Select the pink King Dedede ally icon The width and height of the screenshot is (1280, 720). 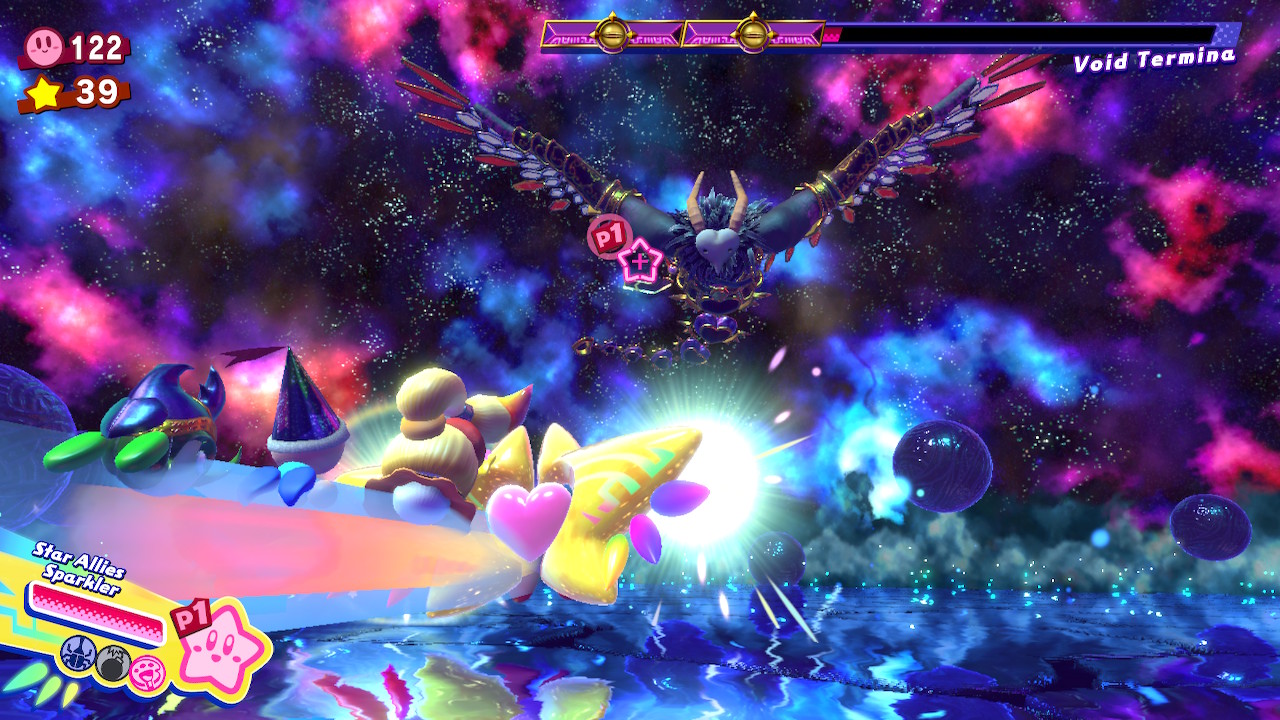click(x=146, y=673)
